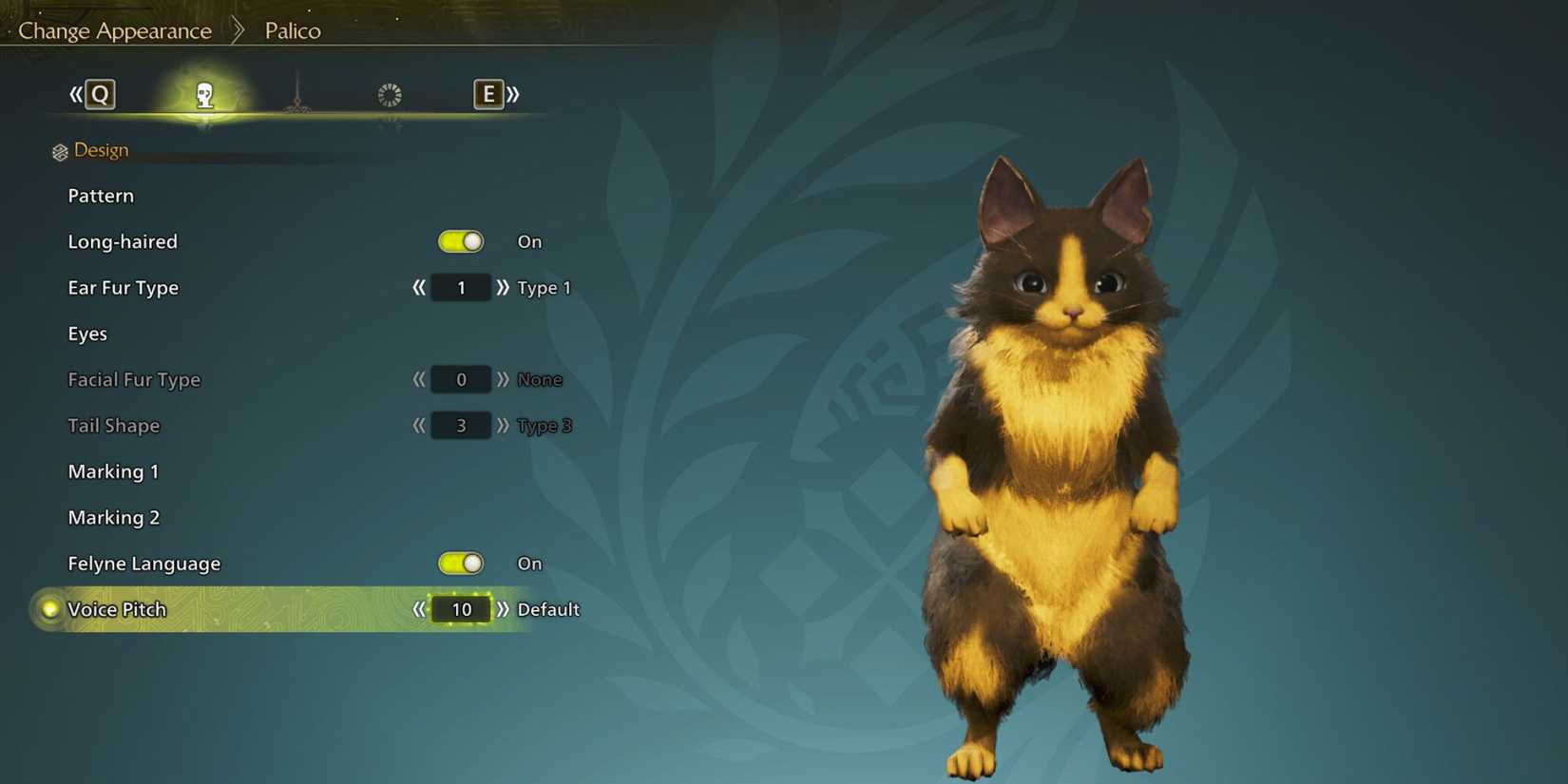
Task: Decrease Ear Fur Type with left arrows
Action: coord(418,288)
